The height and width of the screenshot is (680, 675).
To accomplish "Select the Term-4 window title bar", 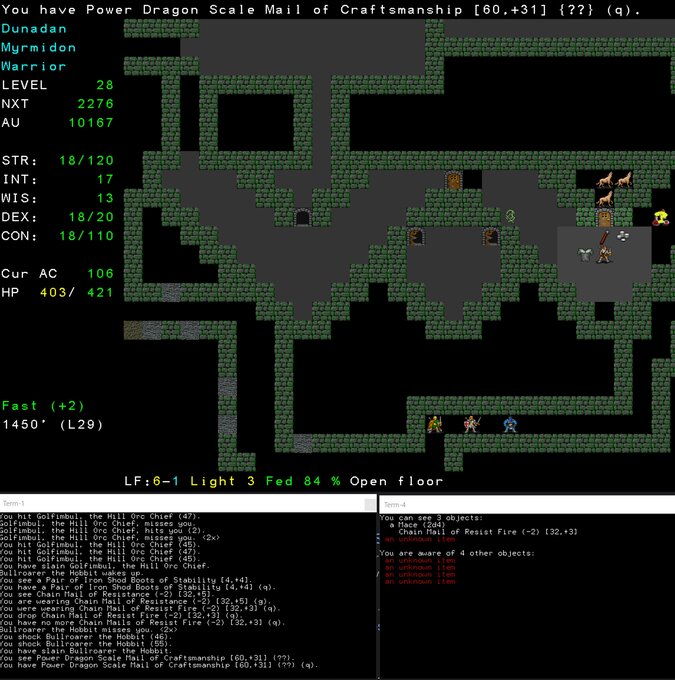I will pos(527,504).
